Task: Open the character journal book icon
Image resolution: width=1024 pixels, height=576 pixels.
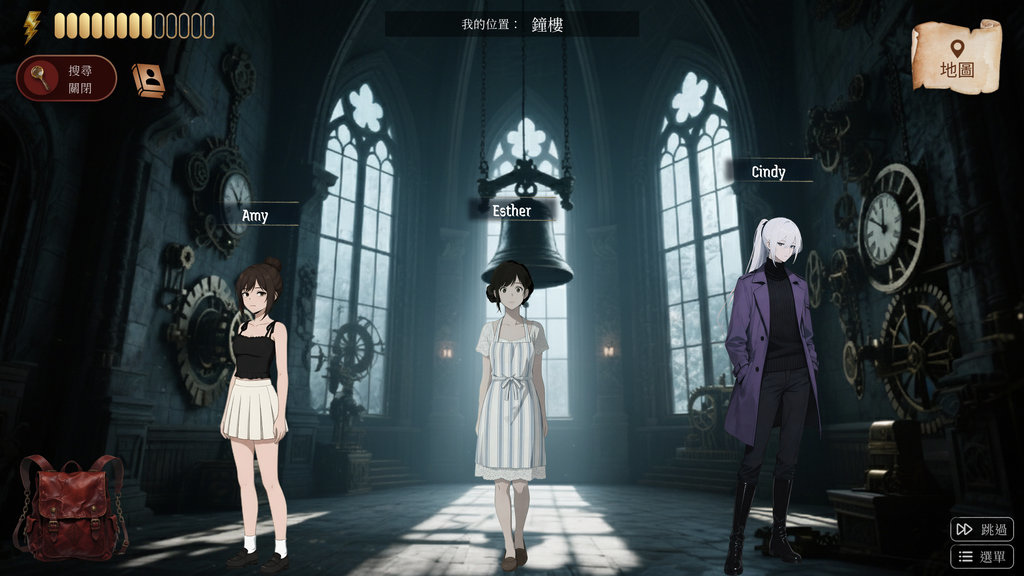Action: 148,80
